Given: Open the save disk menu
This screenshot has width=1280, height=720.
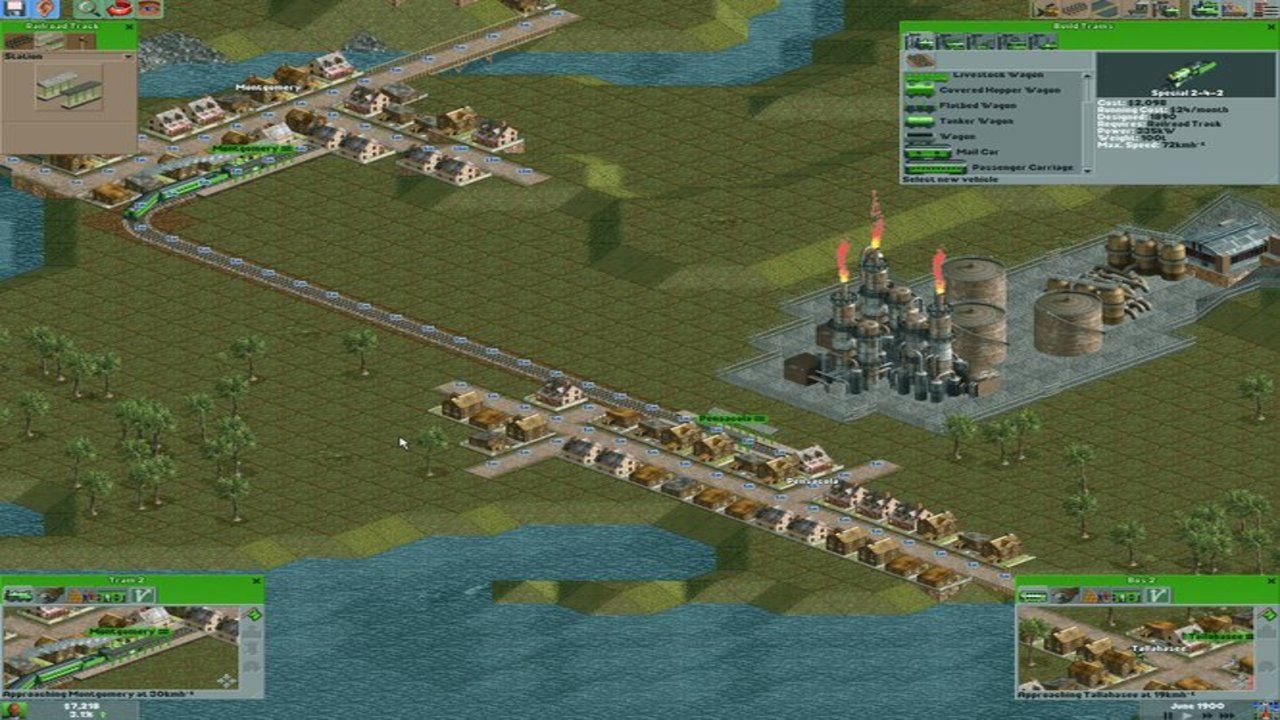Looking at the screenshot, I should [16, 8].
